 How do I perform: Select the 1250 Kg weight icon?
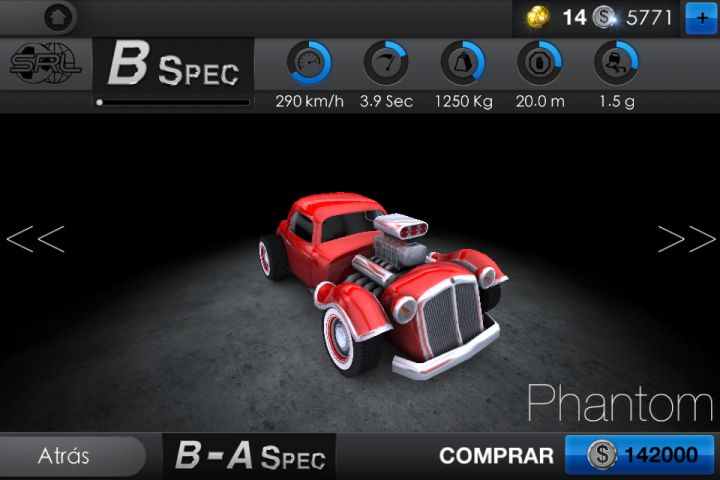pos(462,64)
